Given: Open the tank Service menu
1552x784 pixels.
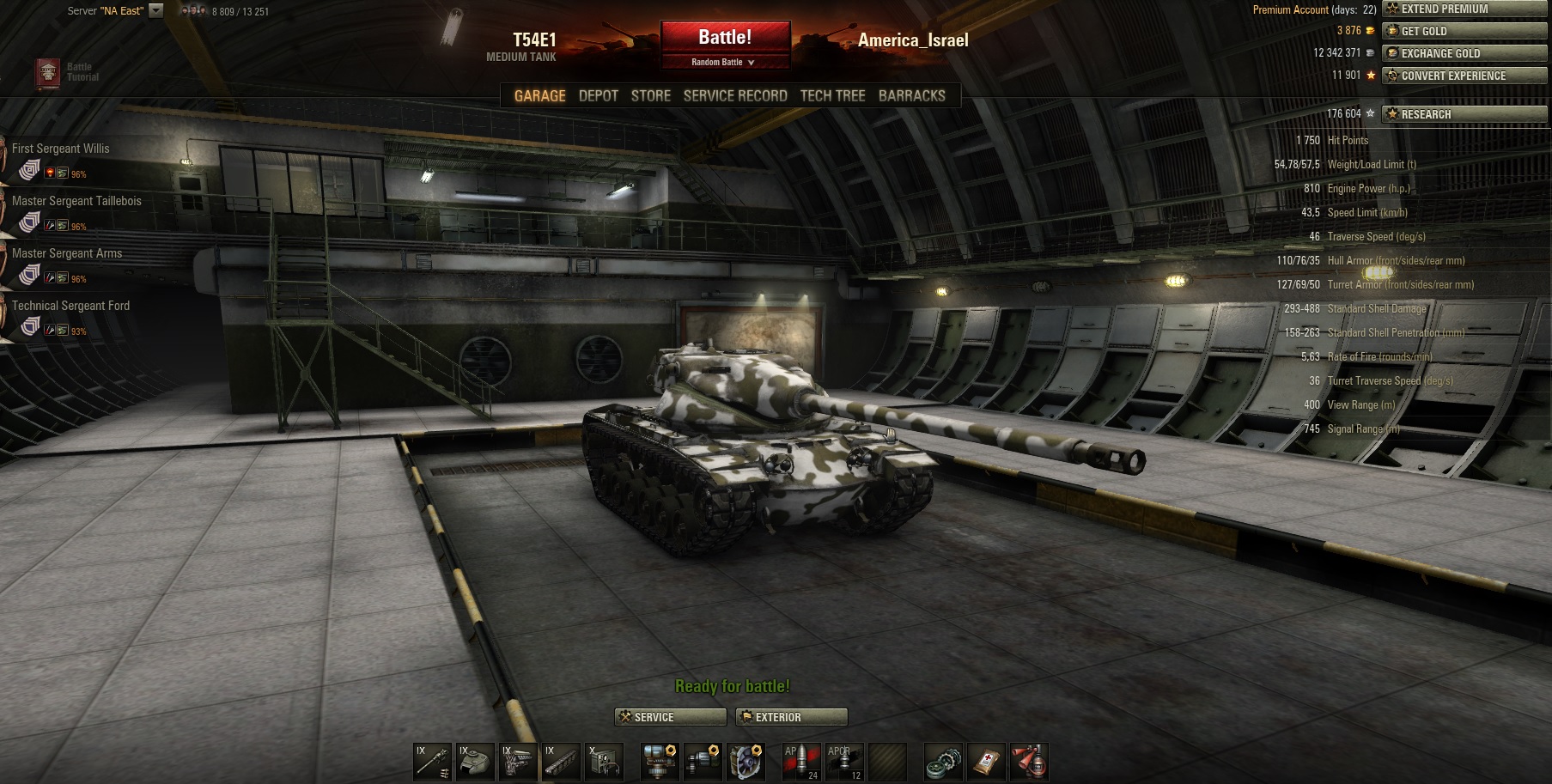Looking at the screenshot, I should 670,717.
